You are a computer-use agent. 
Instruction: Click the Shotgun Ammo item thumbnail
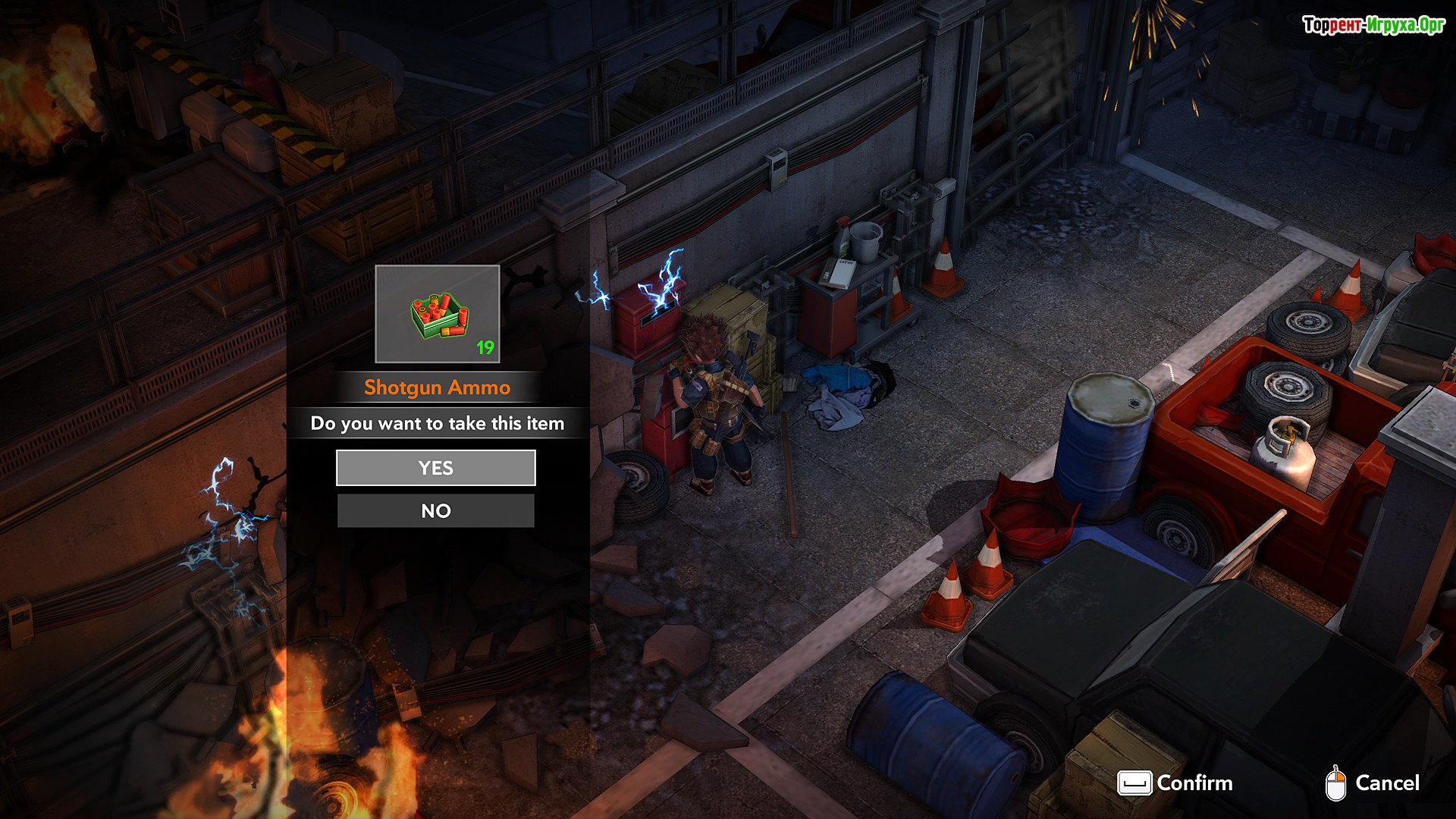[x=438, y=314]
